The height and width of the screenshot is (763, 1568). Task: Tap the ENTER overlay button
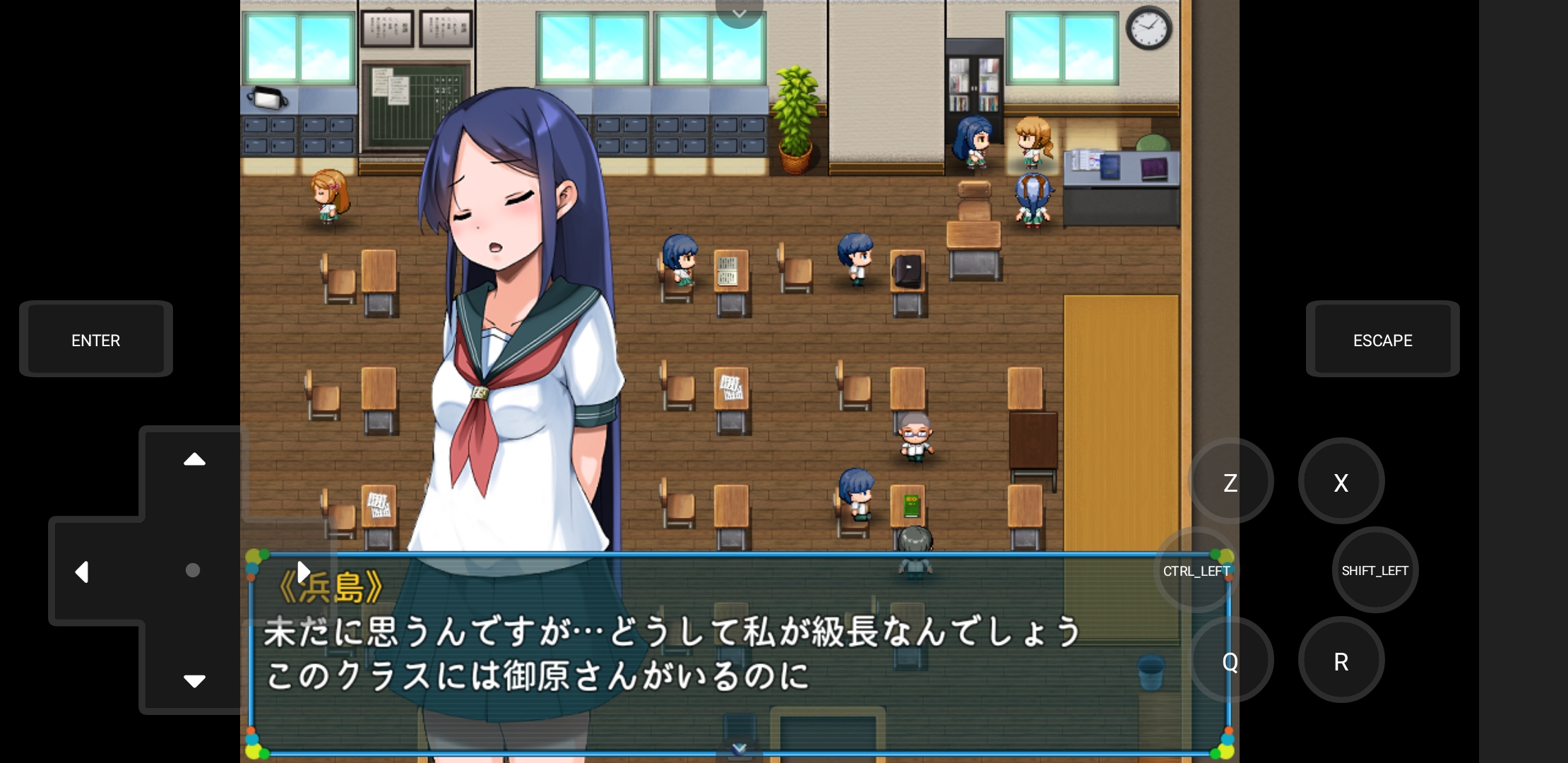pos(96,340)
